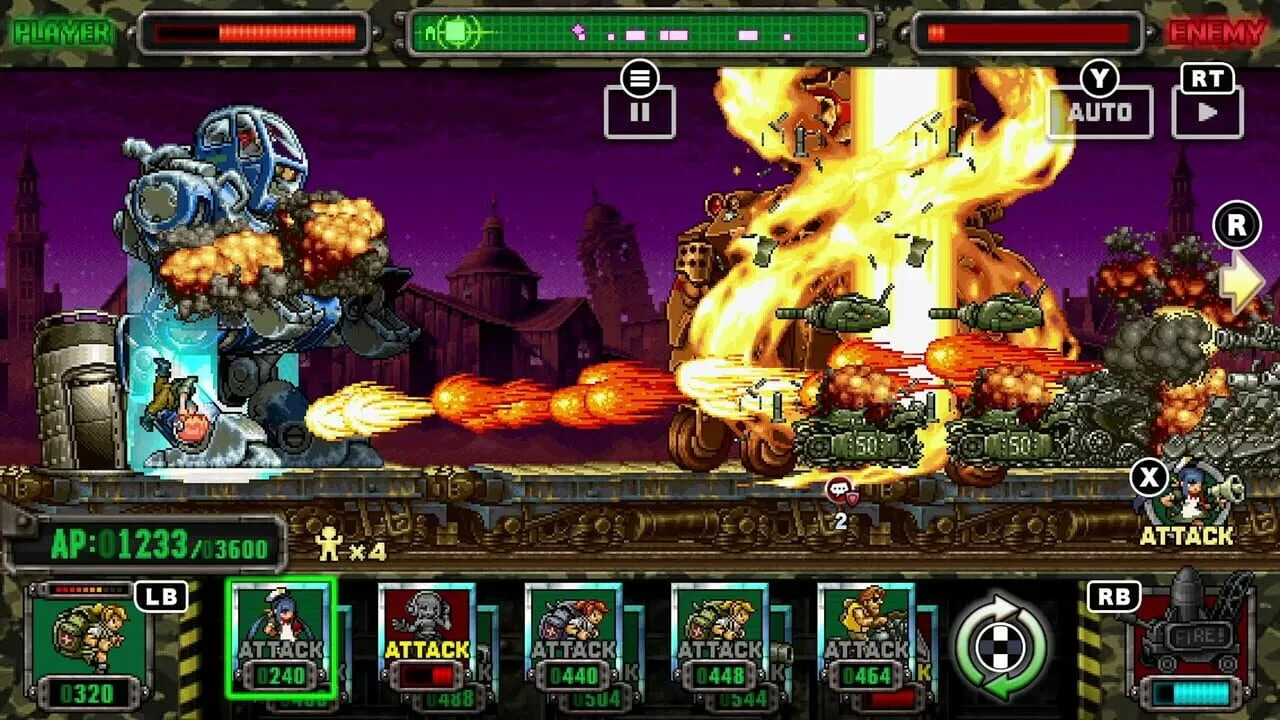
Task: Deploy the red-haired Fio unit costing 440
Action: click(x=577, y=640)
